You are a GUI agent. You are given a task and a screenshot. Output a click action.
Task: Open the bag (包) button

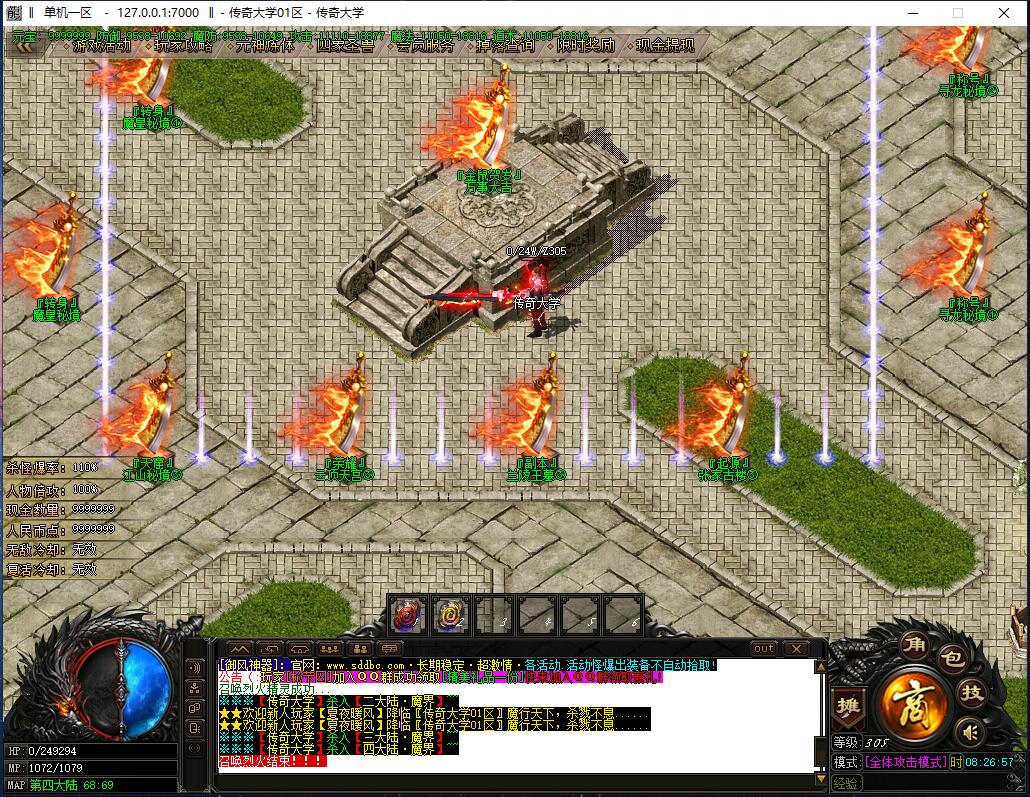[951, 658]
